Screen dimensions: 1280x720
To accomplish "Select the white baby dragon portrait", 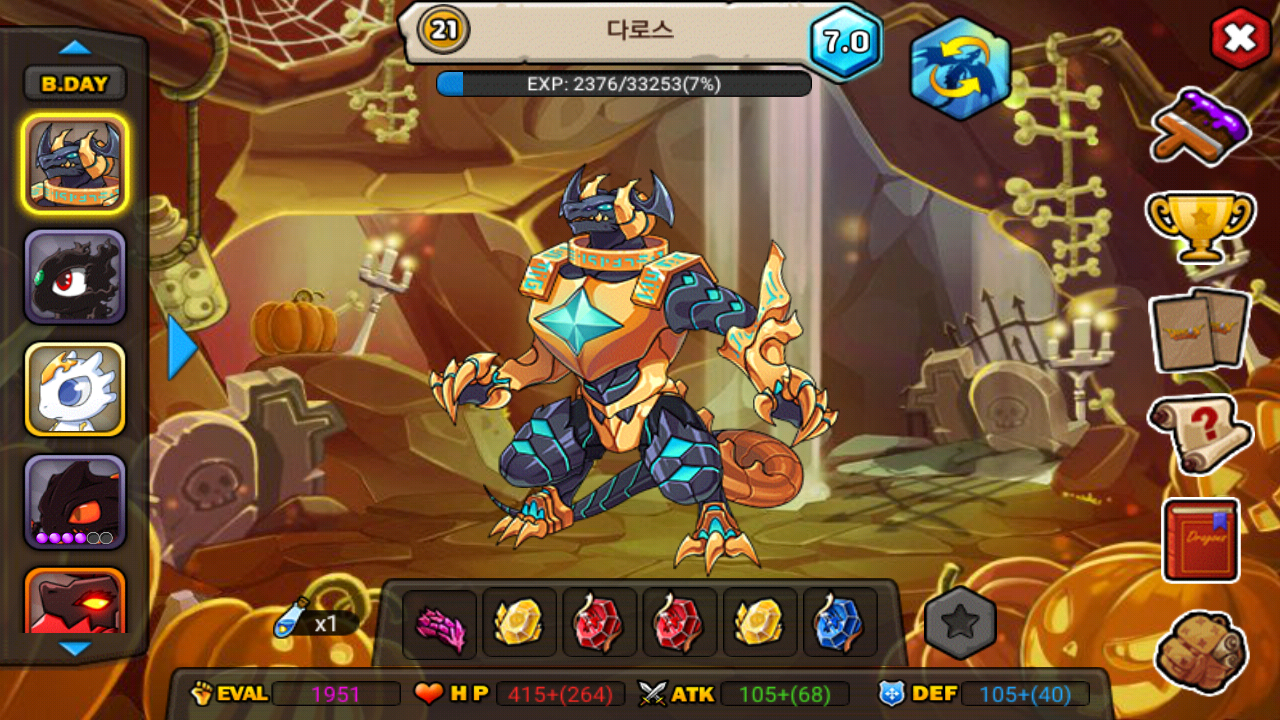I will [x=75, y=390].
